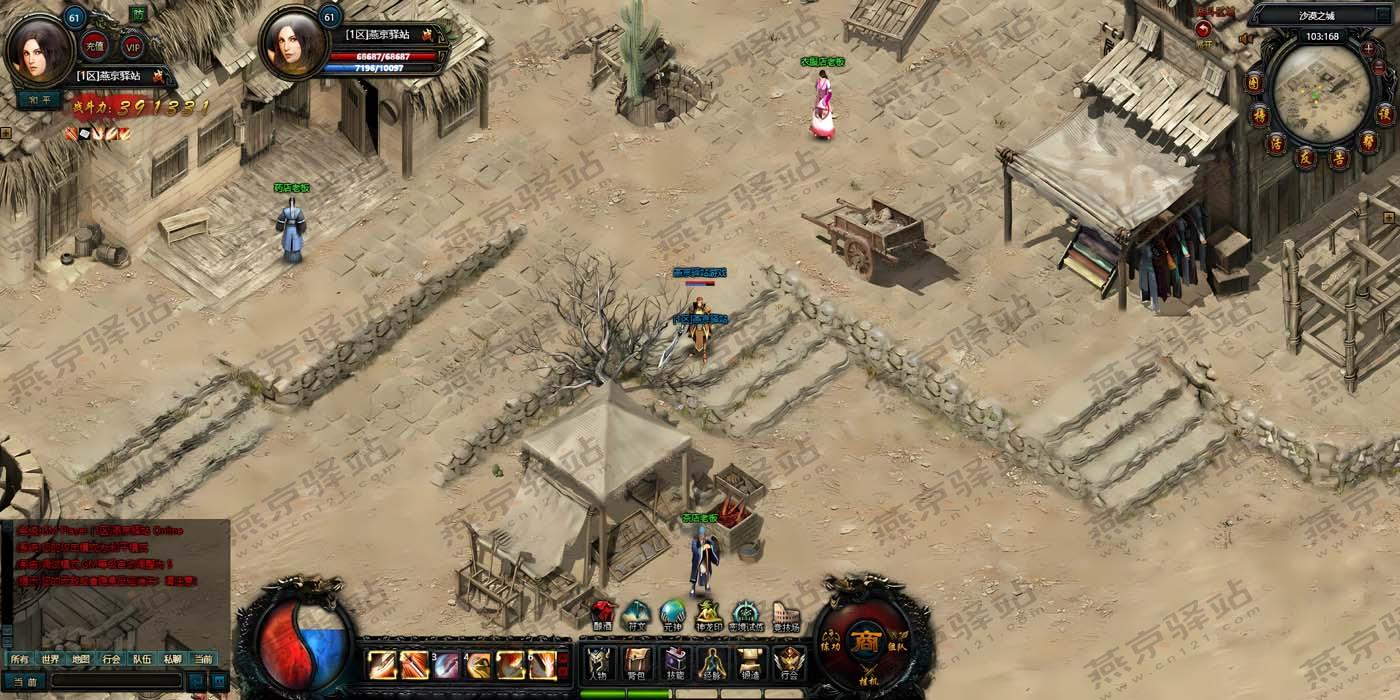This screenshot has height=700, width=1400.
Task: Click the 充值 recharge button
Action: (95, 45)
